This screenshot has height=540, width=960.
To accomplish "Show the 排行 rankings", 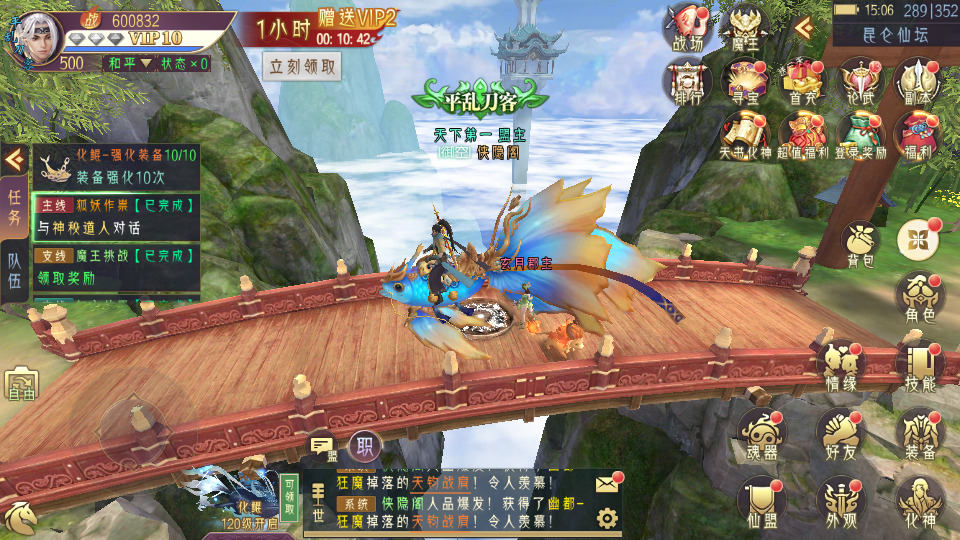I will [x=688, y=83].
